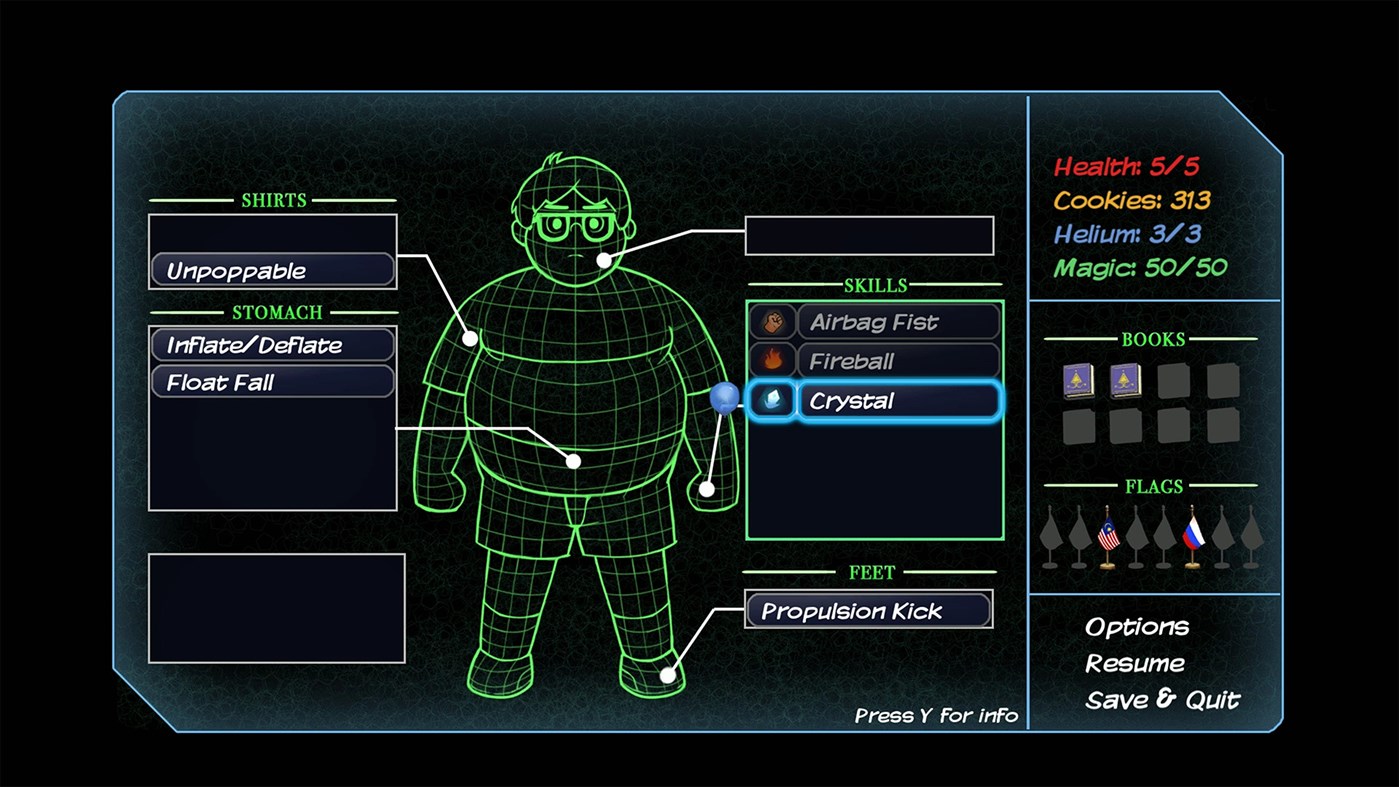This screenshot has height=787, width=1399.
Task: Select the fist icon next to Airbag Fist
Action: coord(771,321)
